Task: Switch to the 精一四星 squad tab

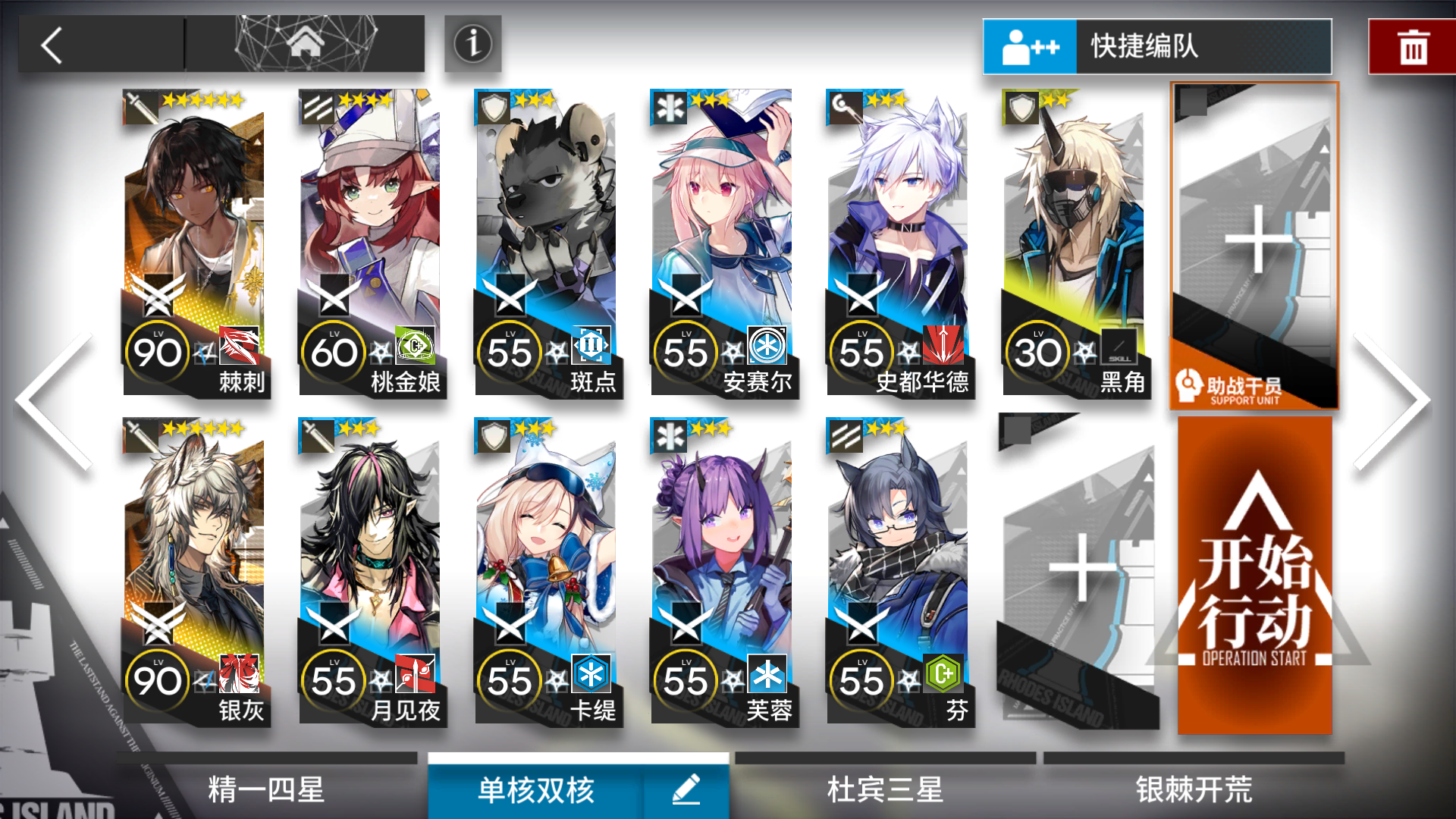Action: [x=265, y=789]
